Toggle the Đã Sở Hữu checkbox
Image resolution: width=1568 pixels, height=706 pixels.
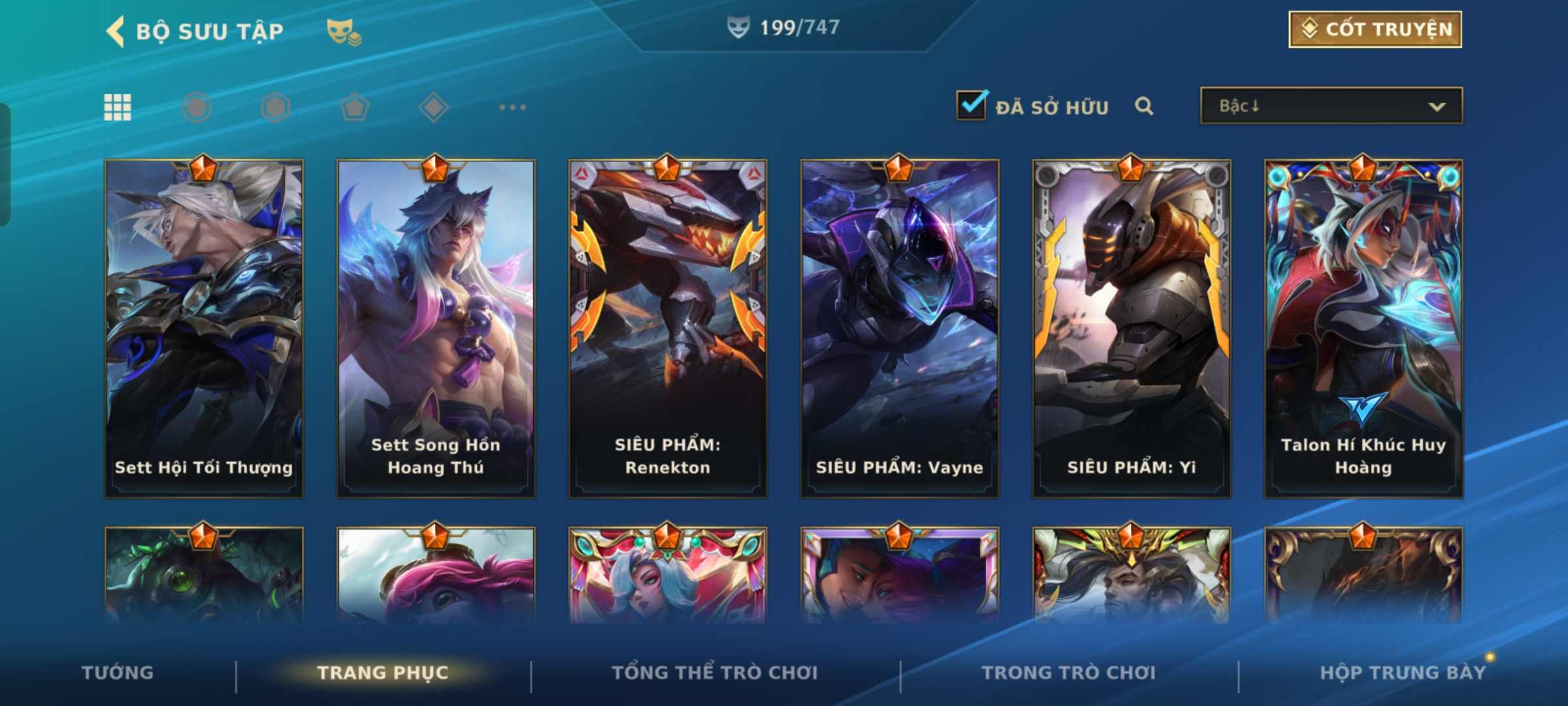pos(972,105)
